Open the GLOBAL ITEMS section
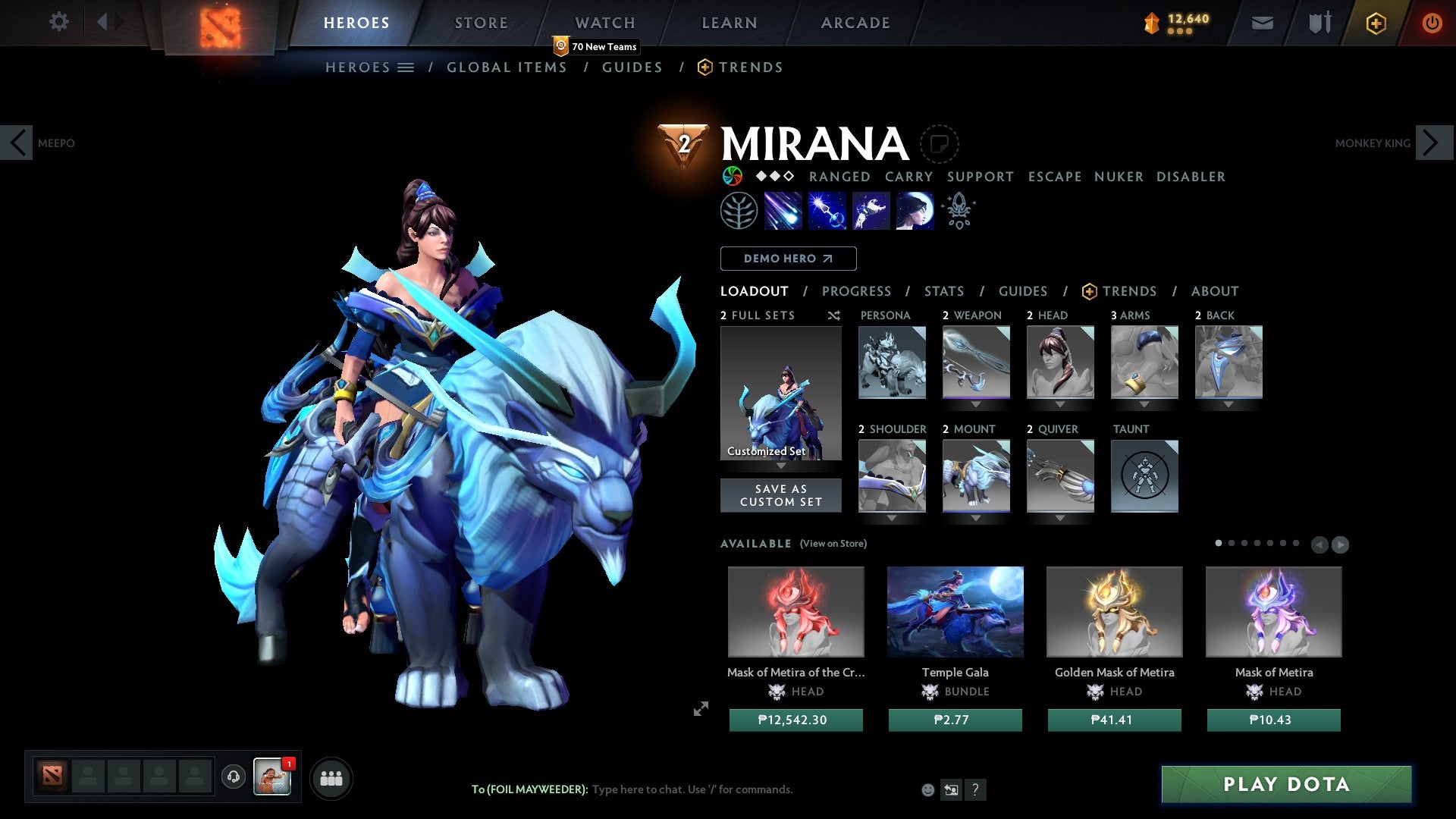Image resolution: width=1456 pixels, height=819 pixels. [x=507, y=67]
